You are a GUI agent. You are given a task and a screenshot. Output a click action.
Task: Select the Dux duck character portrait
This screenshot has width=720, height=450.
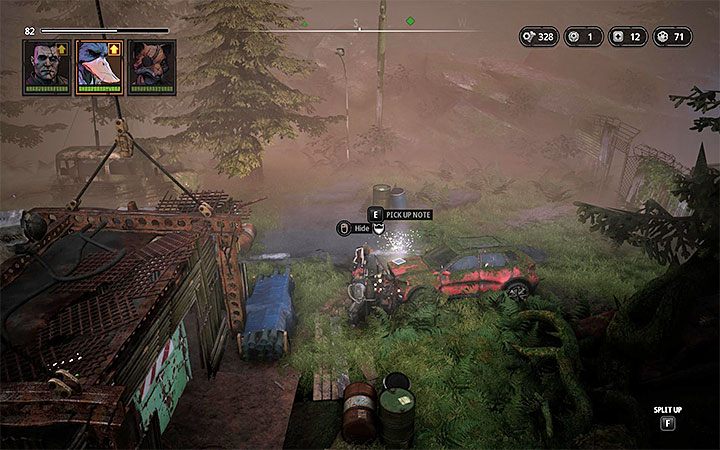pos(99,67)
